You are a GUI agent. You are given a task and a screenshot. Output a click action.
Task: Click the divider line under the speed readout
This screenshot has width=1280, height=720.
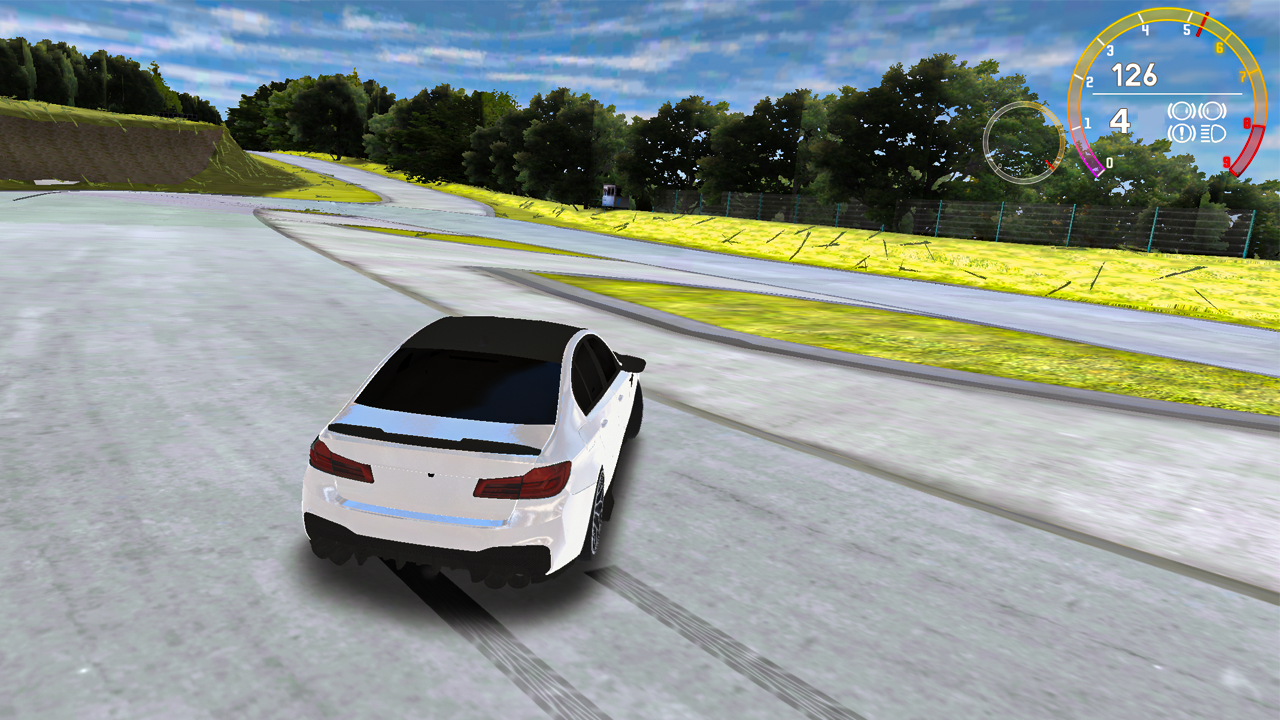coord(1167,93)
